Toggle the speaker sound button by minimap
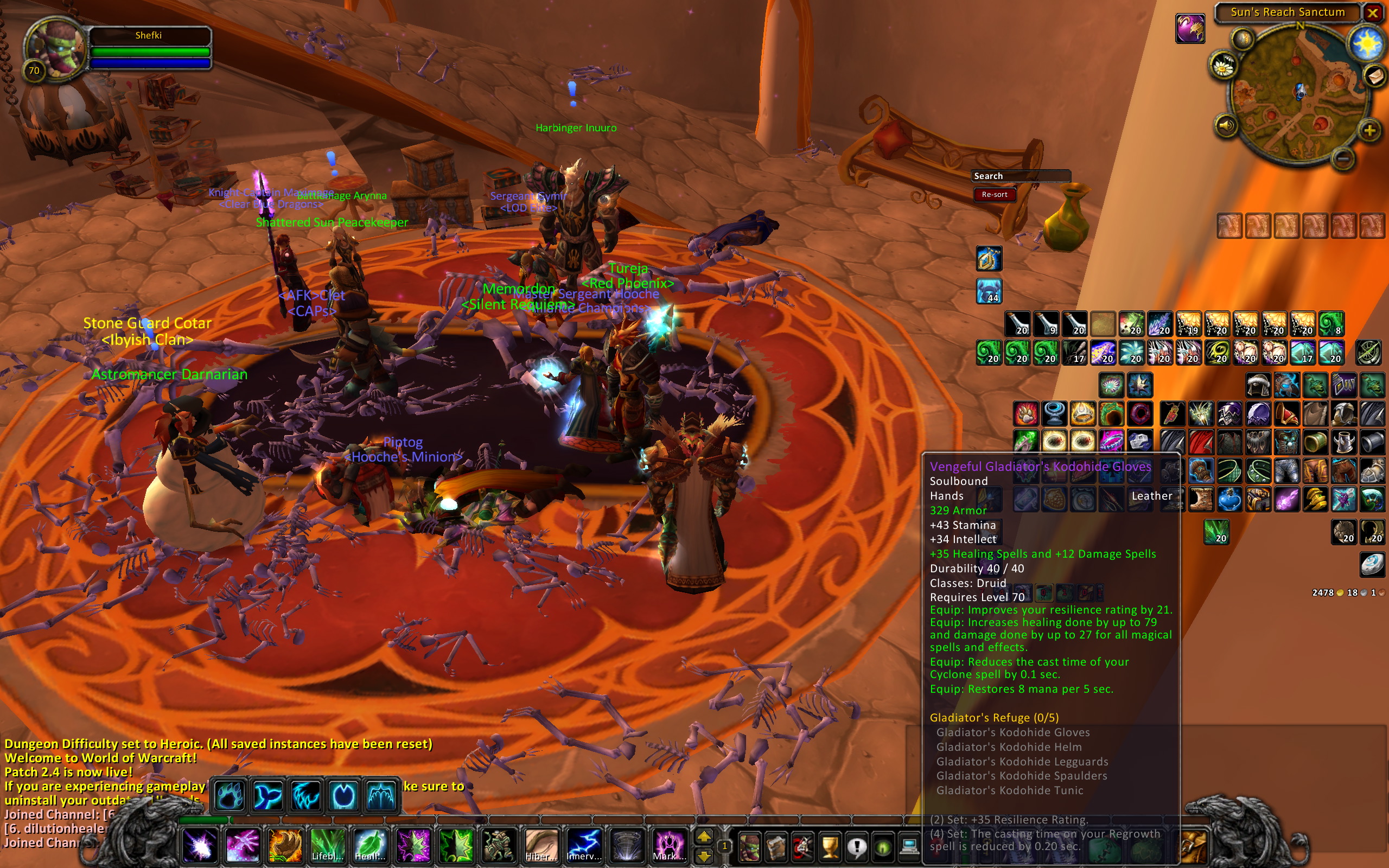 [1226, 125]
